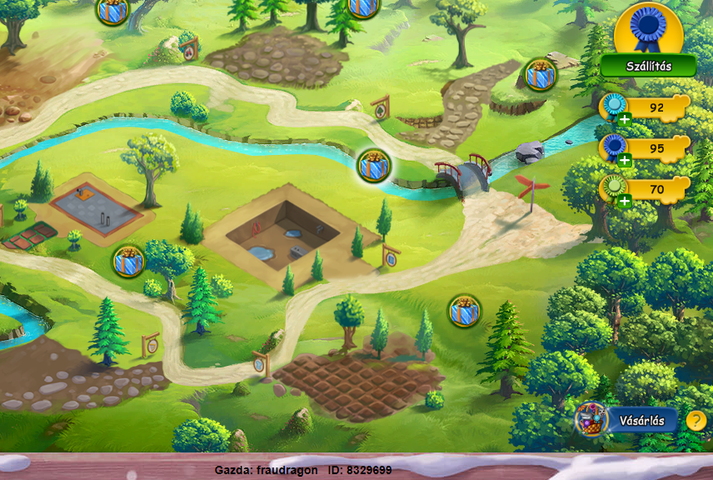The width and height of the screenshot is (713, 480).
Task: Click the large blue ribbon medallion
Action: click(648, 27)
